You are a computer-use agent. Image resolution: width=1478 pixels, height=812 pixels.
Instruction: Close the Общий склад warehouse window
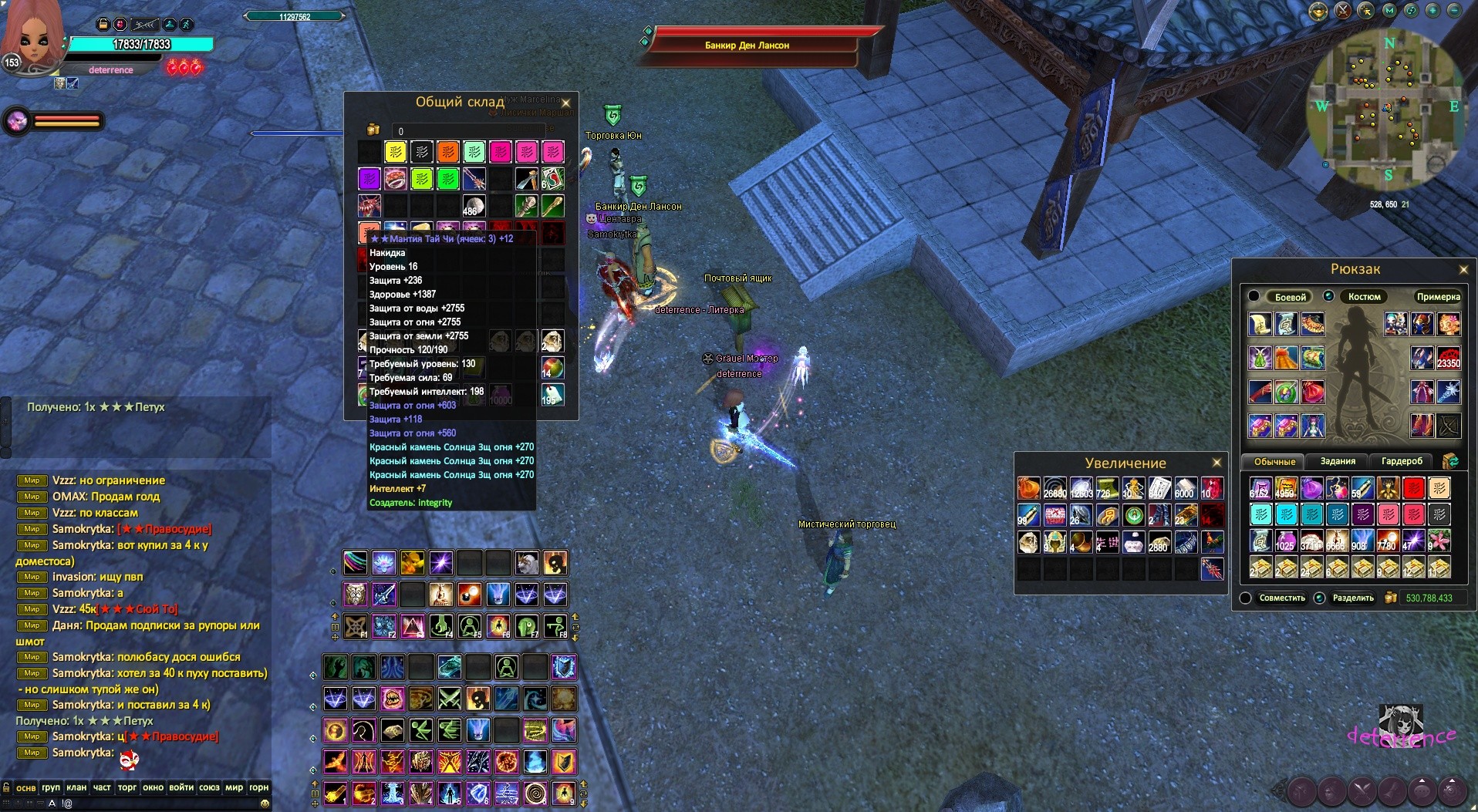tap(565, 103)
